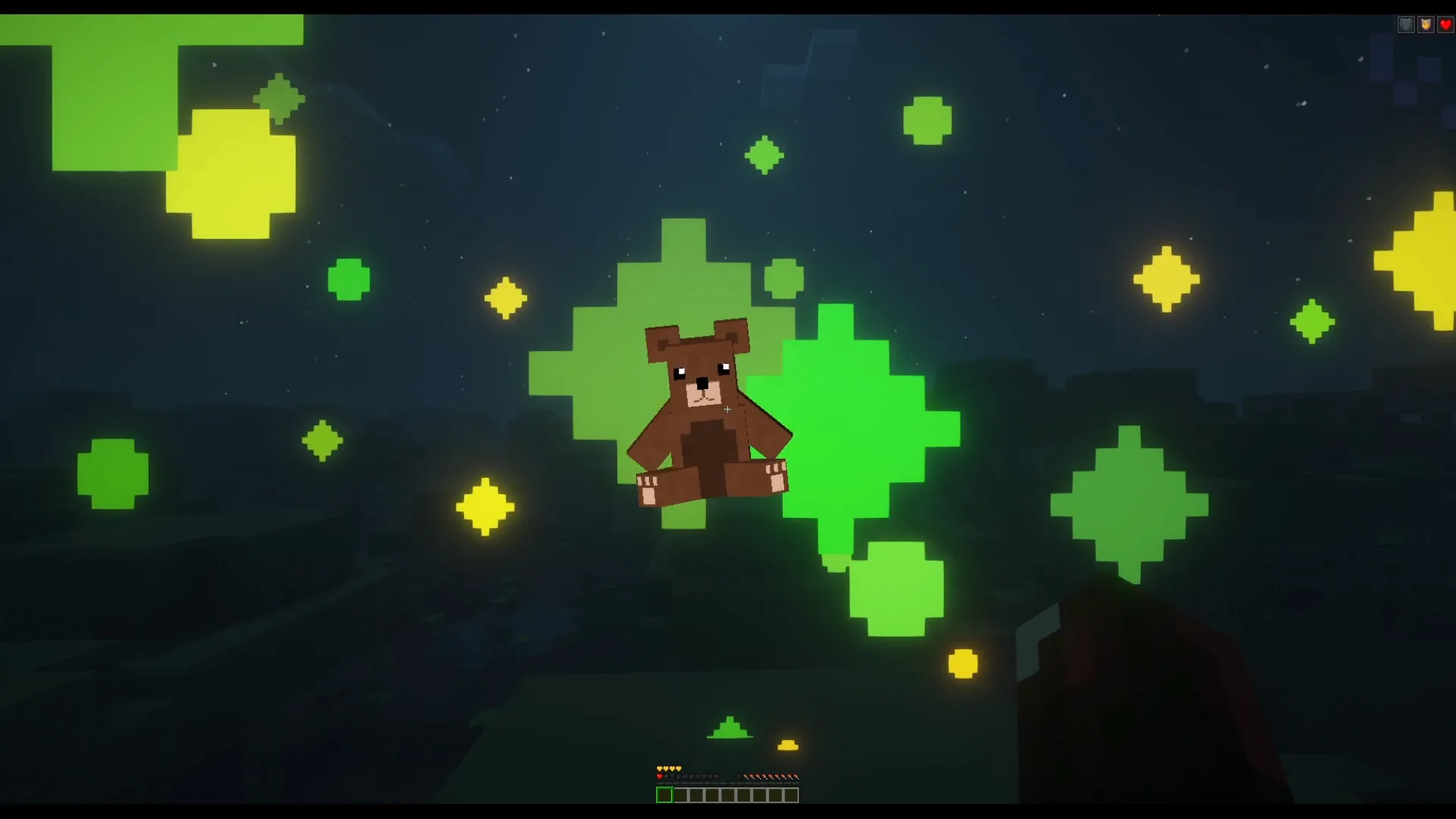
Task: Click the leftmost yellow absorption heart
Action: 659,768
